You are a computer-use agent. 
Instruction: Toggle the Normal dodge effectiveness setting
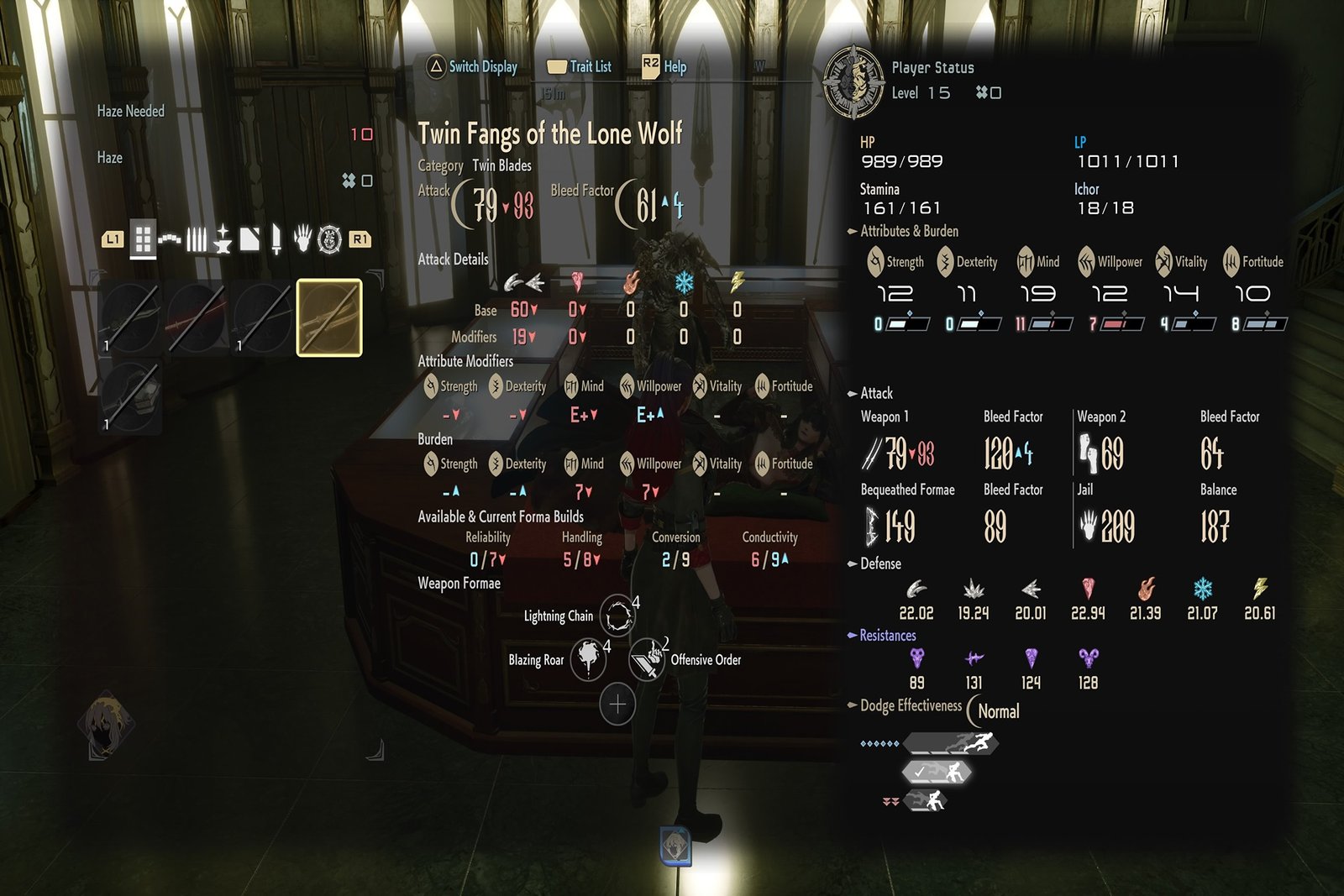click(x=1000, y=711)
